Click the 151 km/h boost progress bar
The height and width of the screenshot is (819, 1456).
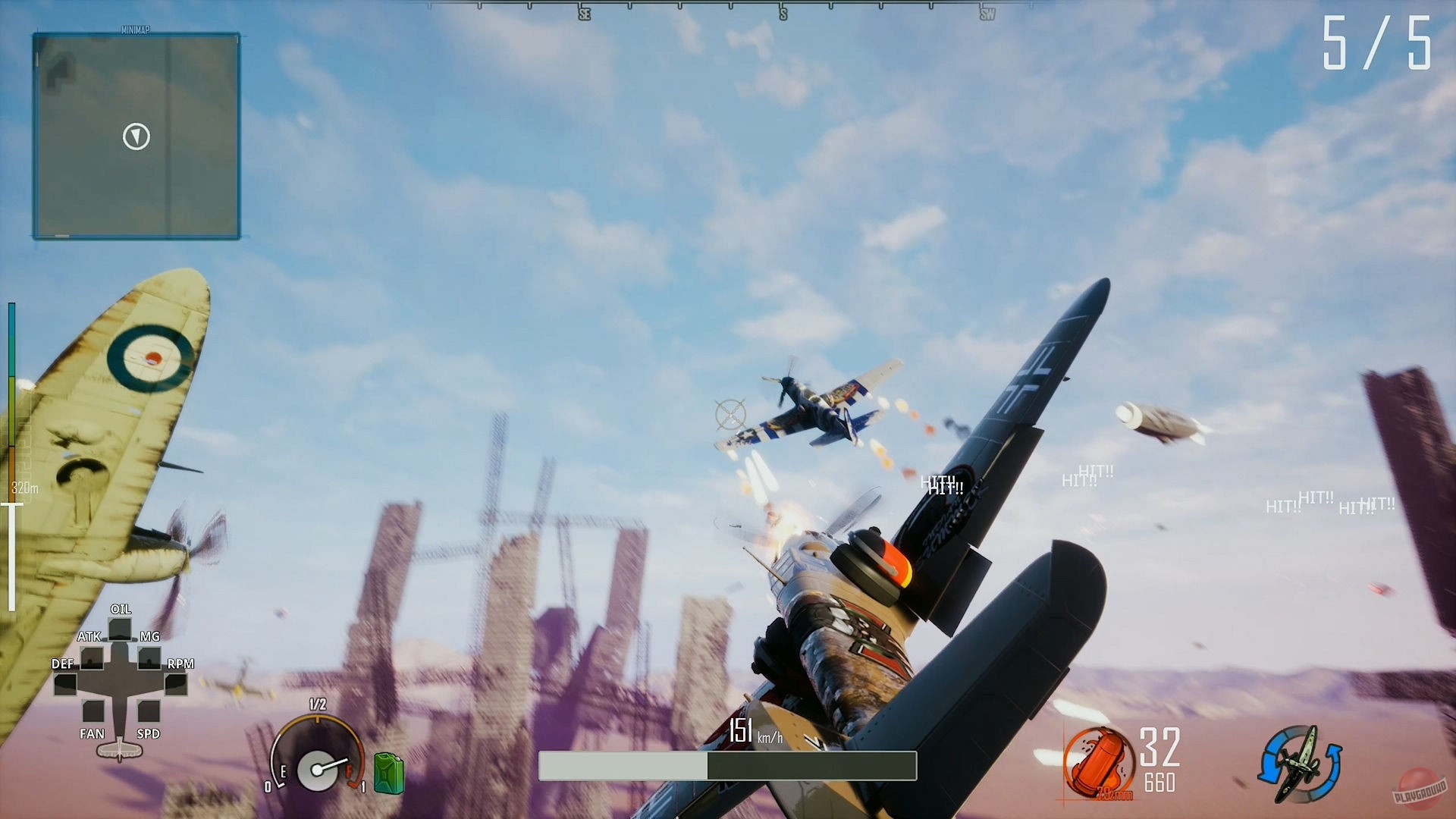pyautogui.click(x=726, y=766)
